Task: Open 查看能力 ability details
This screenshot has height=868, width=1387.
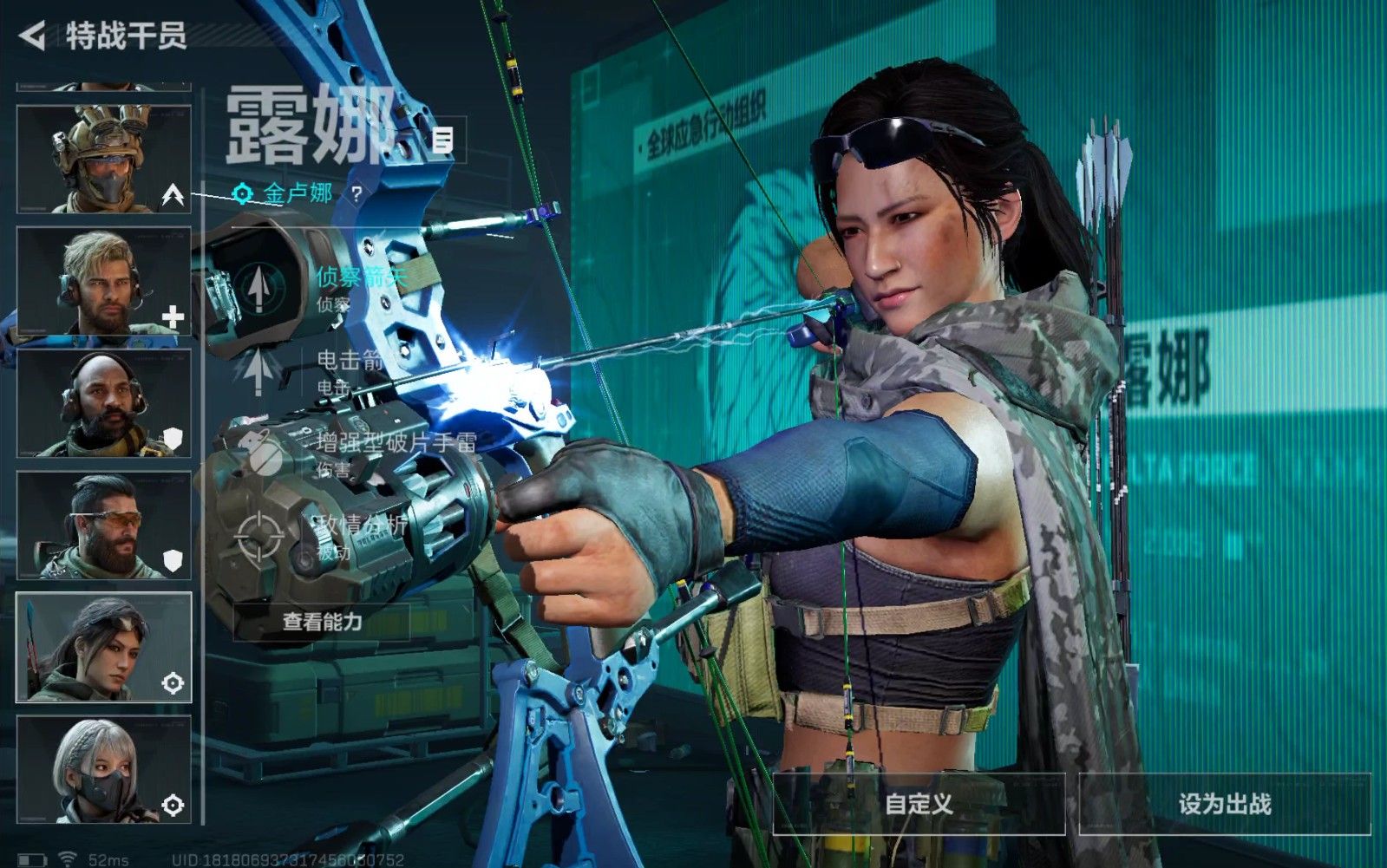Action: [322, 622]
